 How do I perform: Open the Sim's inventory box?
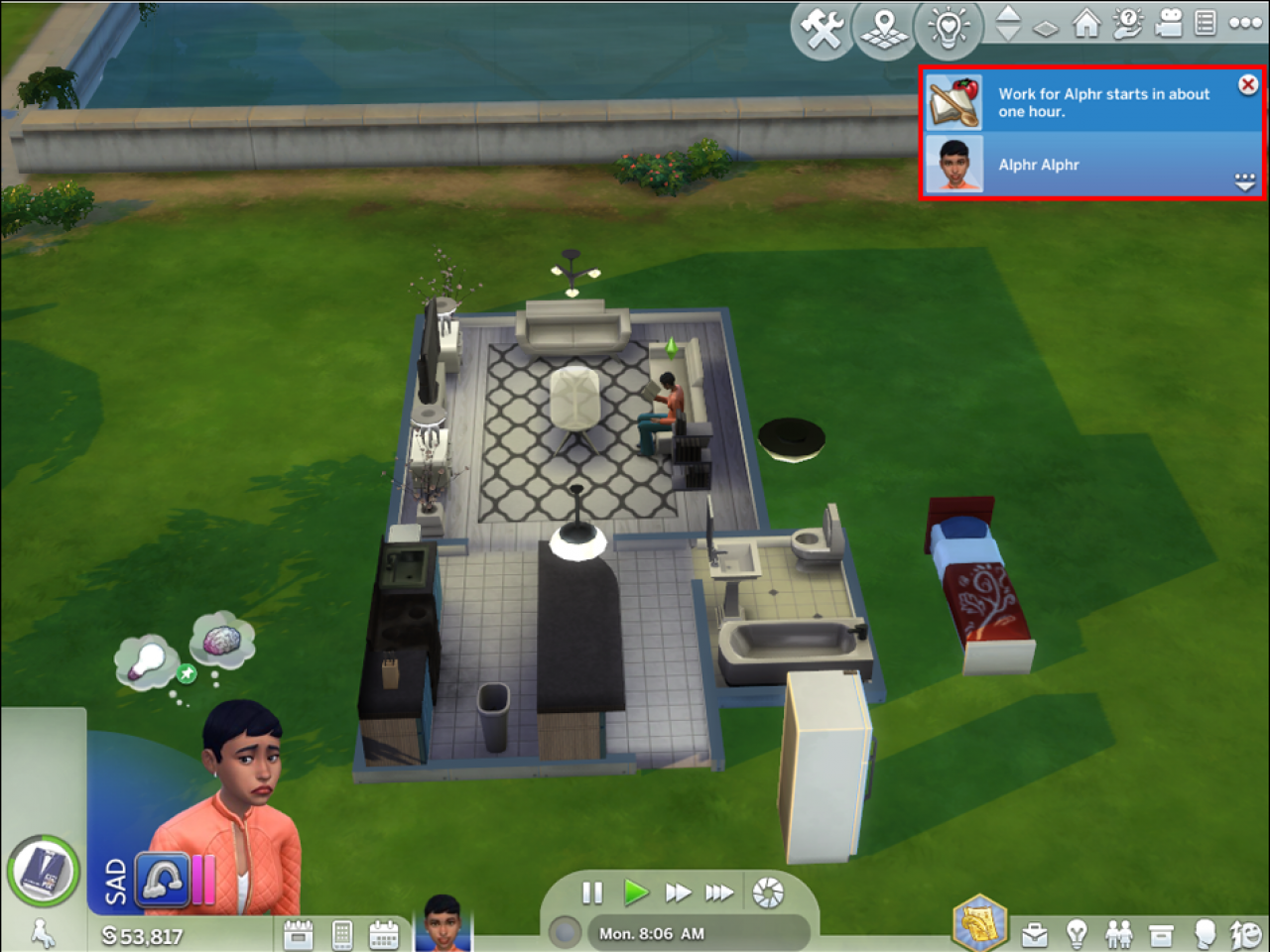[x=1162, y=933]
